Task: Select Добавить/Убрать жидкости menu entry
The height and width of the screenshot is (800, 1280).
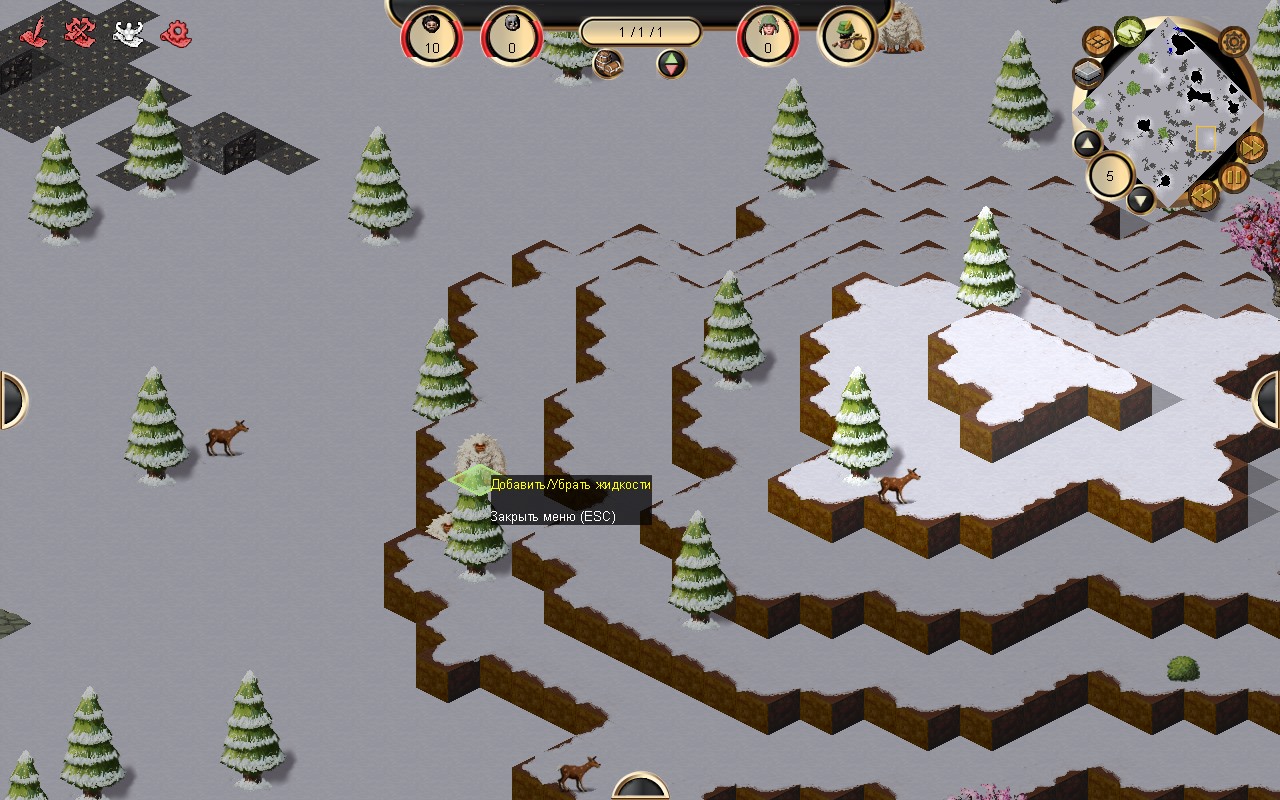Action: 570,485
